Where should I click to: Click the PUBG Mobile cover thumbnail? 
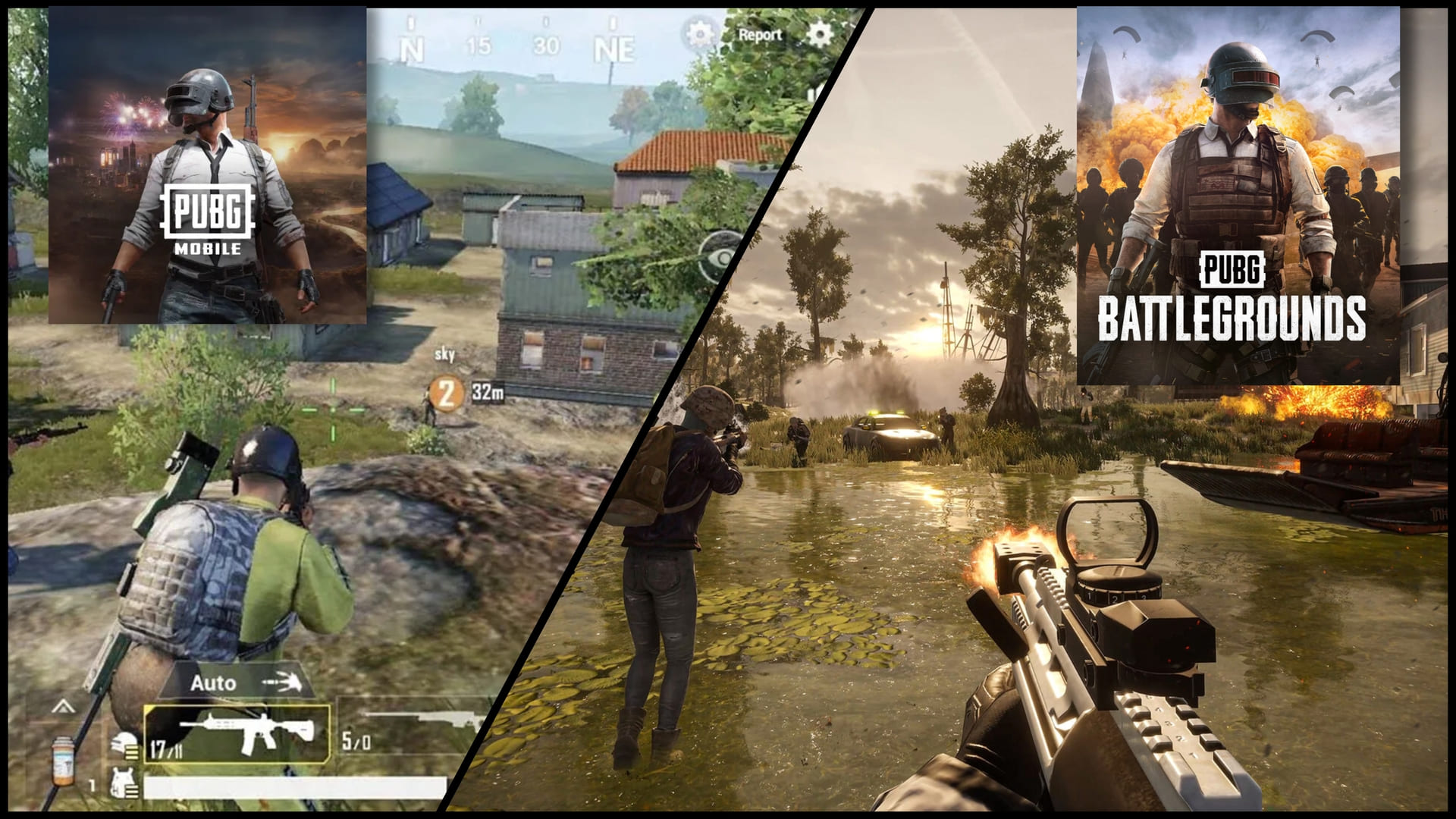(x=207, y=165)
